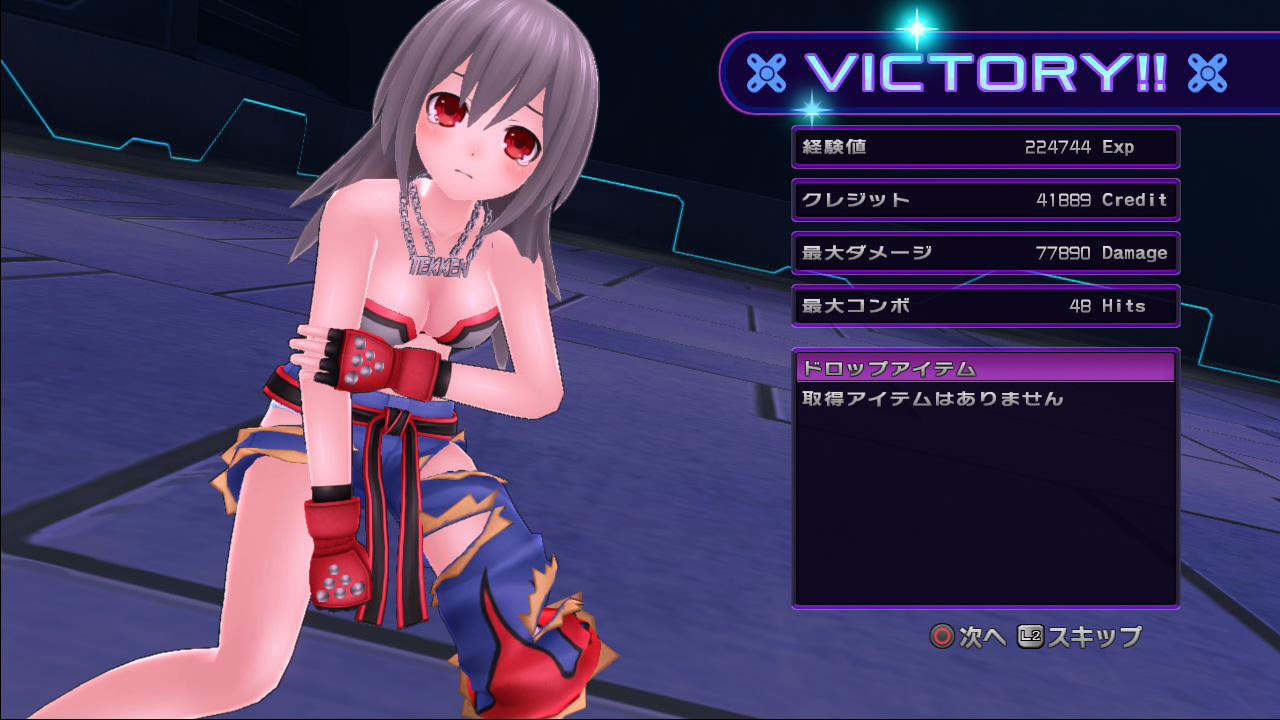1280x720 pixels.
Task: Select the 最大コンボ Hits stat row
Action: (985, 305)
